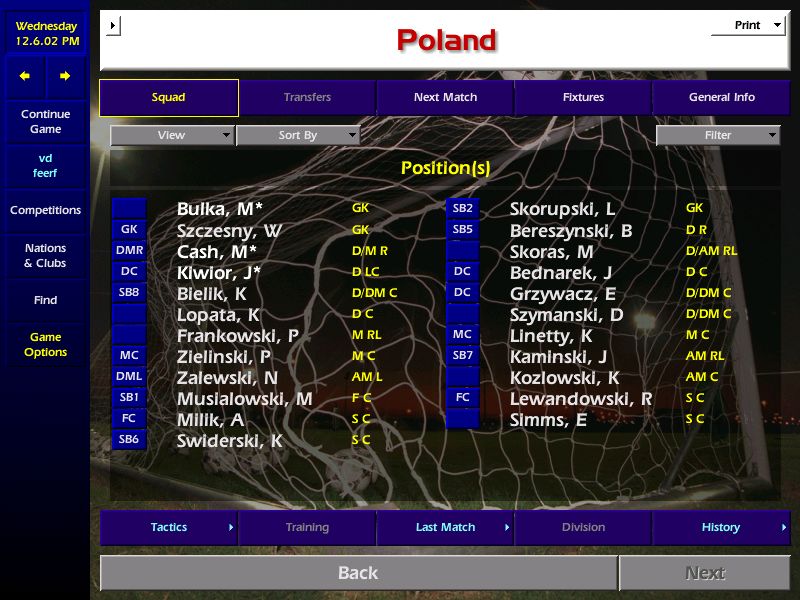The height and width of the screenshot is (600, 800).
Task: View the Last Match report
Action: 445,527
